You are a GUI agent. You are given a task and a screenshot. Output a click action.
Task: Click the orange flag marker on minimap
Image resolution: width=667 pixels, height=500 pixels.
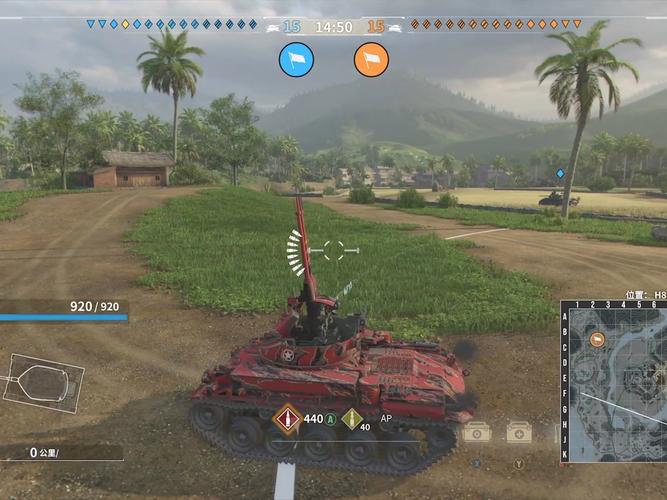tap(597, 340)
